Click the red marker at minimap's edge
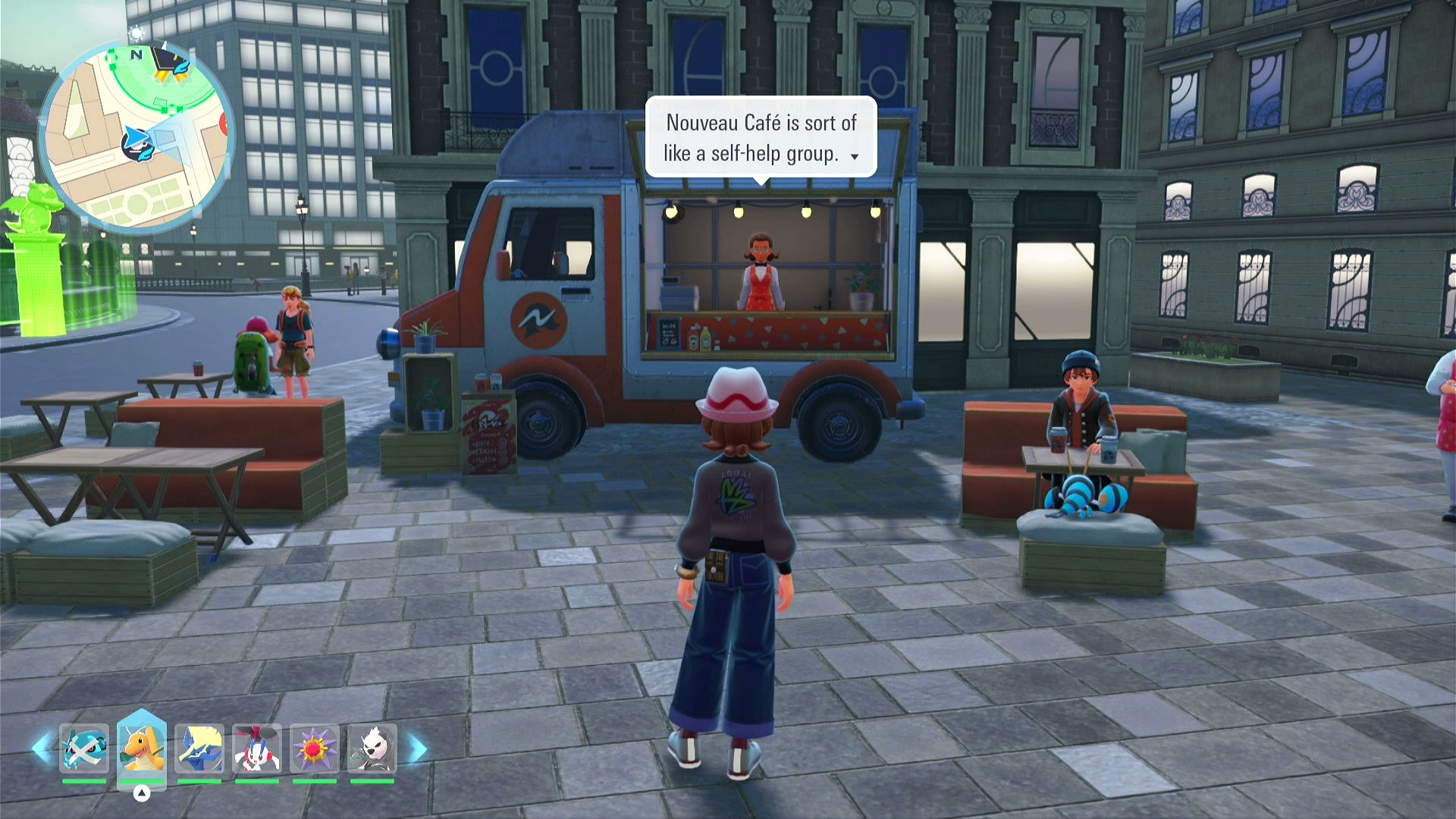 tap(224, 124)
